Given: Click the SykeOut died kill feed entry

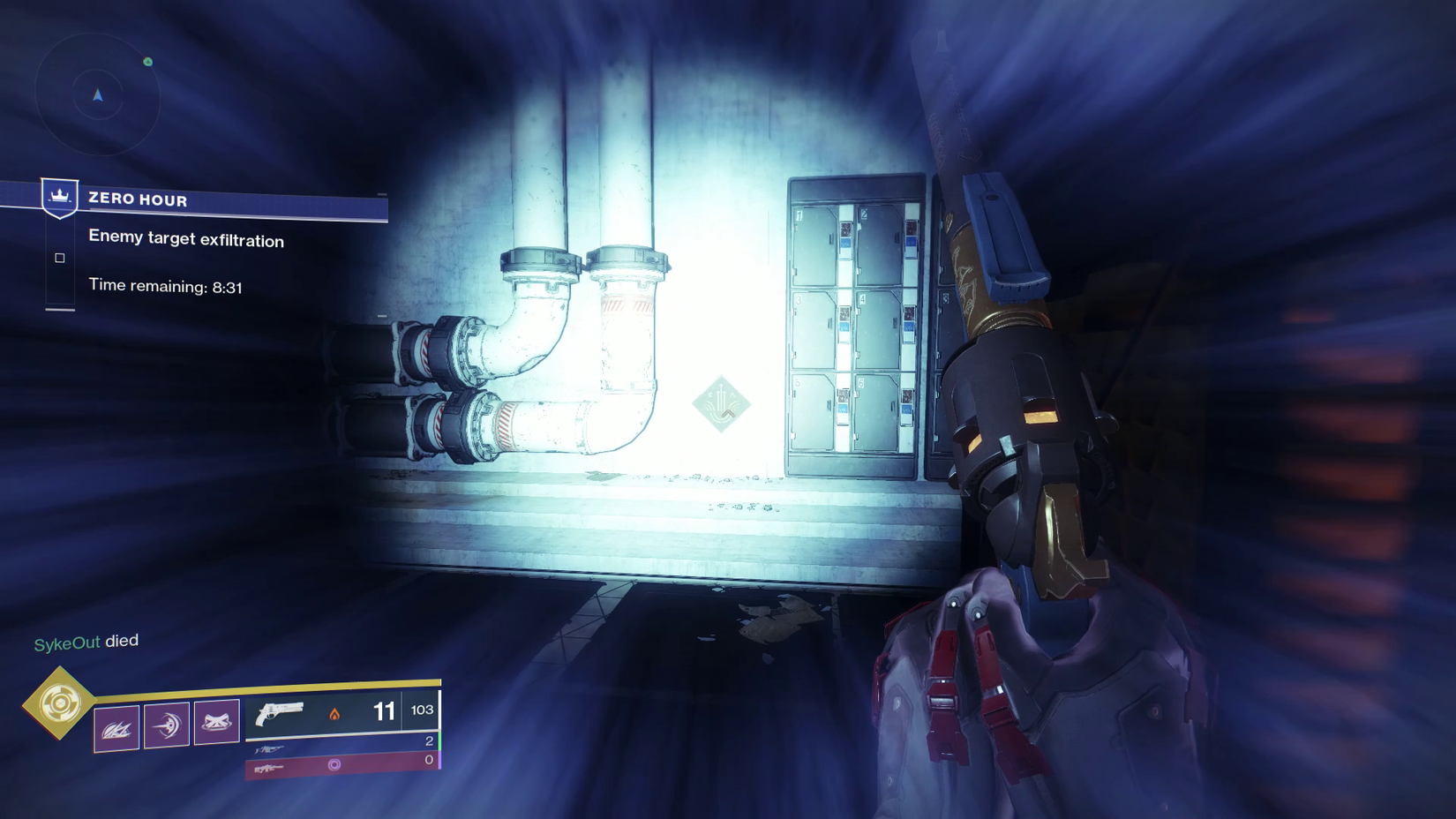Looking at the screenshot, I should coord(86,642).
